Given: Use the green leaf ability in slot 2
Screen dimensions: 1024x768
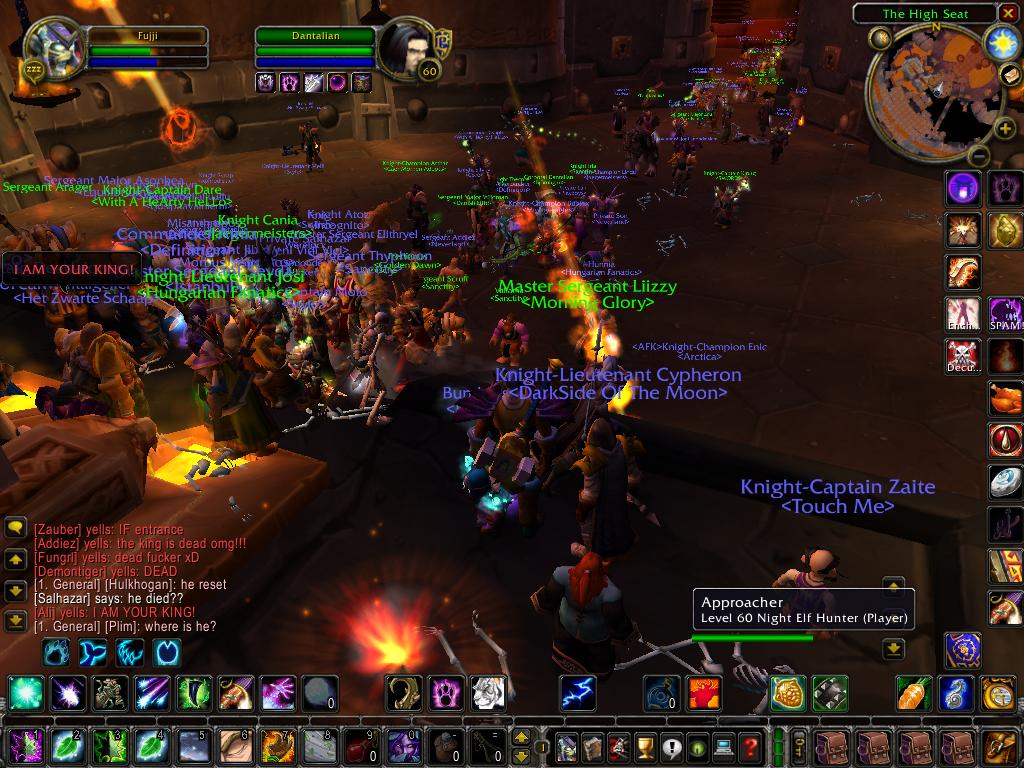Looking at the screenshot, I should coord(67,746).
